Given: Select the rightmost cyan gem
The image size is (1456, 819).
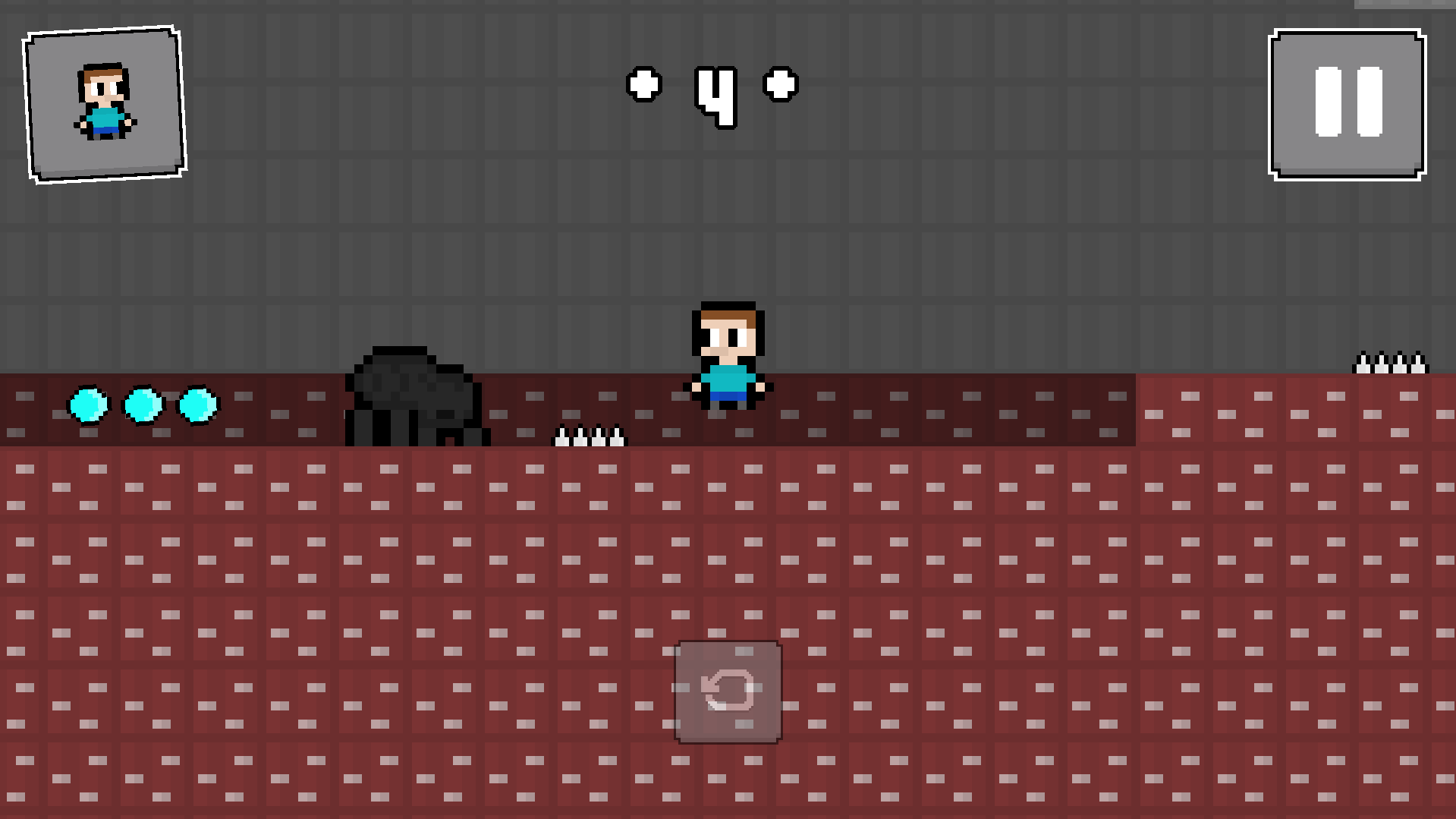Looking at the screenshot, I should coord(197,406).
